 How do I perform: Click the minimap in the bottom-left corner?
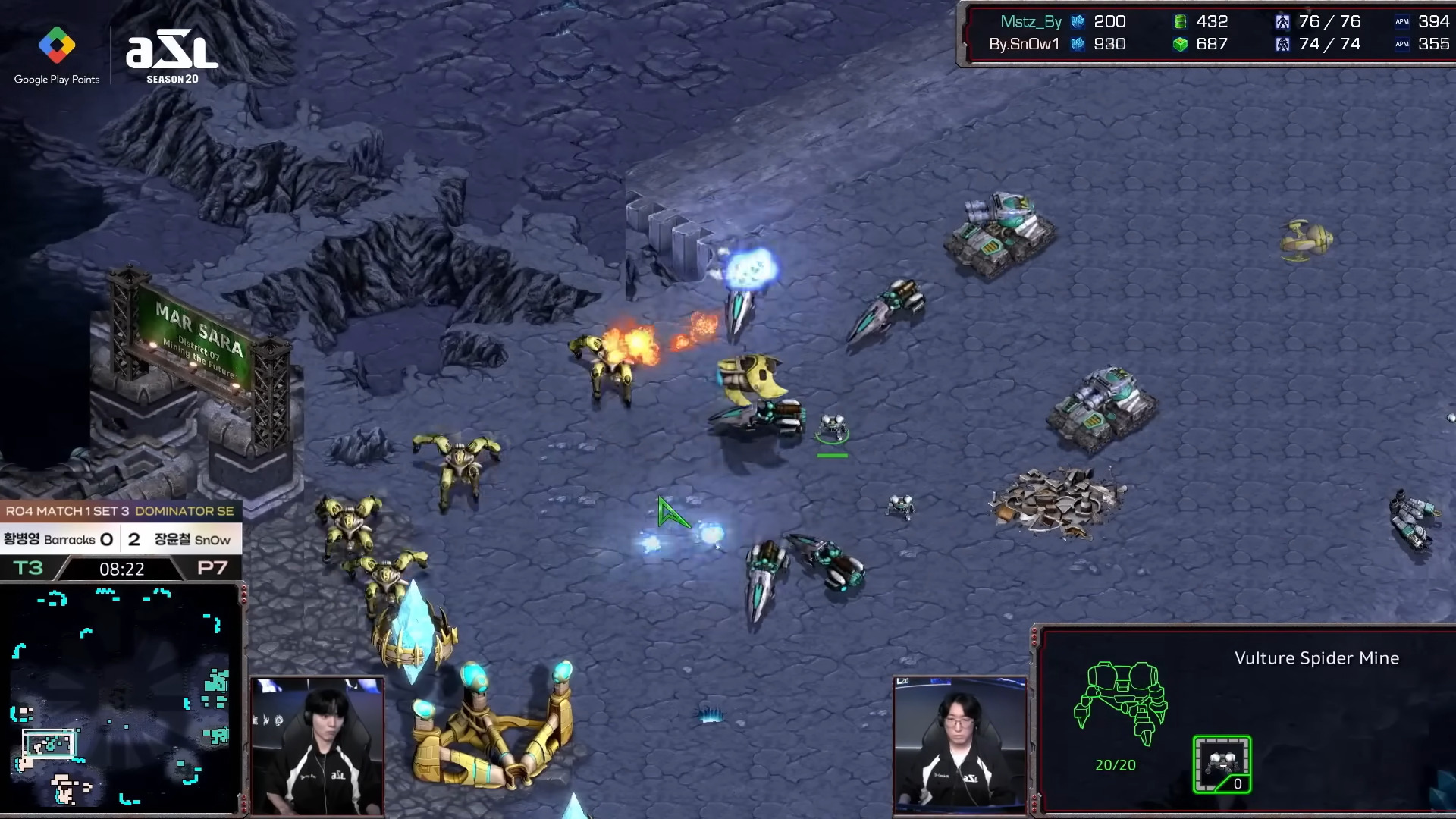click(121, 696)
